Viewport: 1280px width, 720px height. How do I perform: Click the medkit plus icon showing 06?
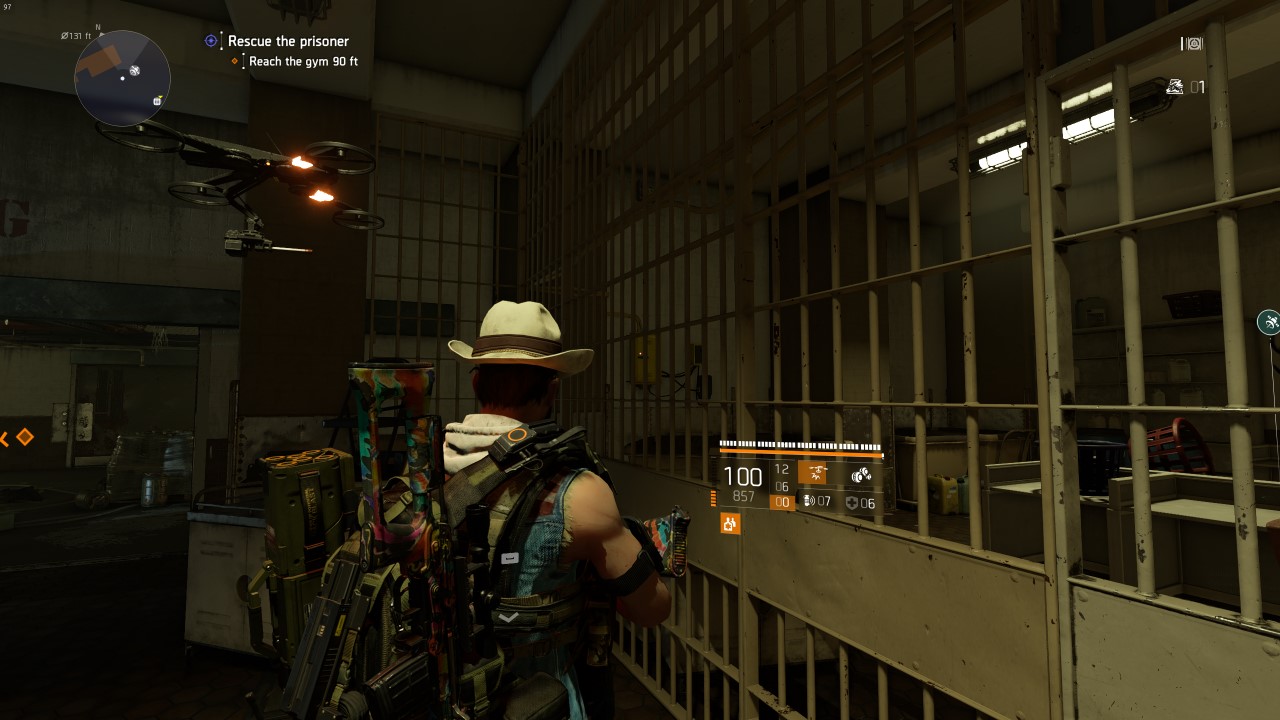point(851,503)
